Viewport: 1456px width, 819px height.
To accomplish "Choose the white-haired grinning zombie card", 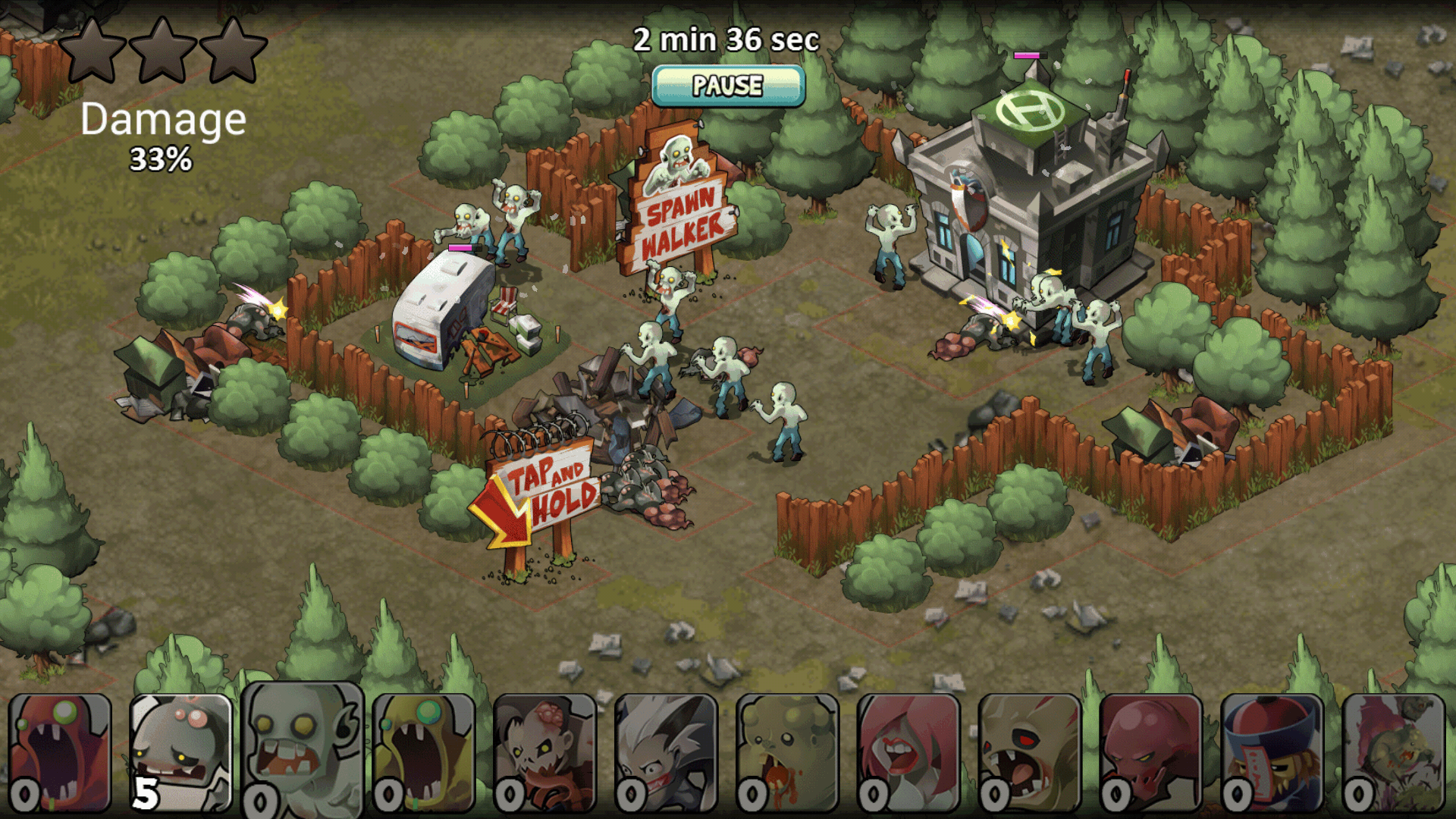I will 667,752.
